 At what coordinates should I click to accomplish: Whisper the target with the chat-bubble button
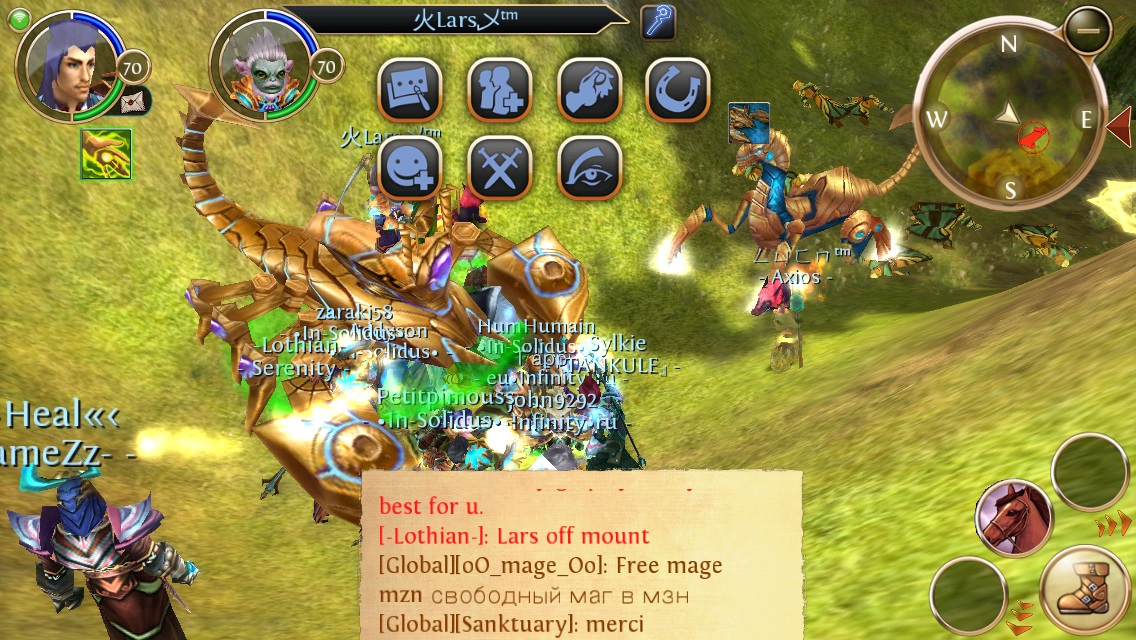[410, 90]
